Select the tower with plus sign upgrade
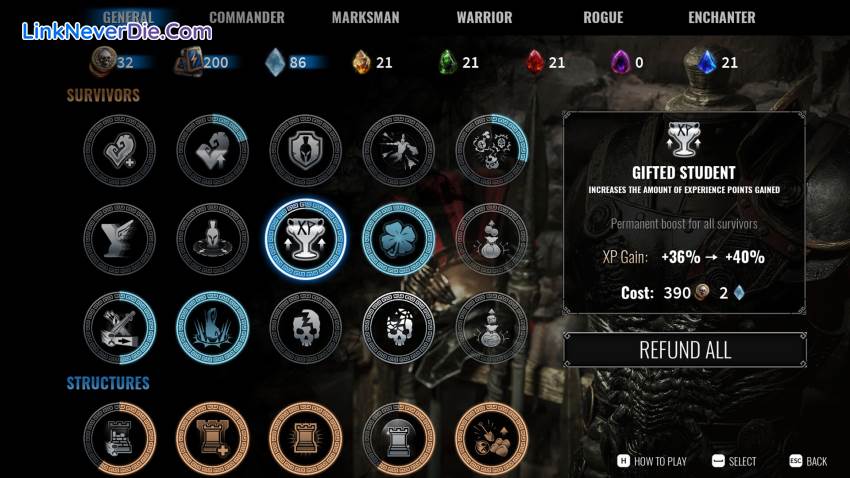 (x=212, y=438)
